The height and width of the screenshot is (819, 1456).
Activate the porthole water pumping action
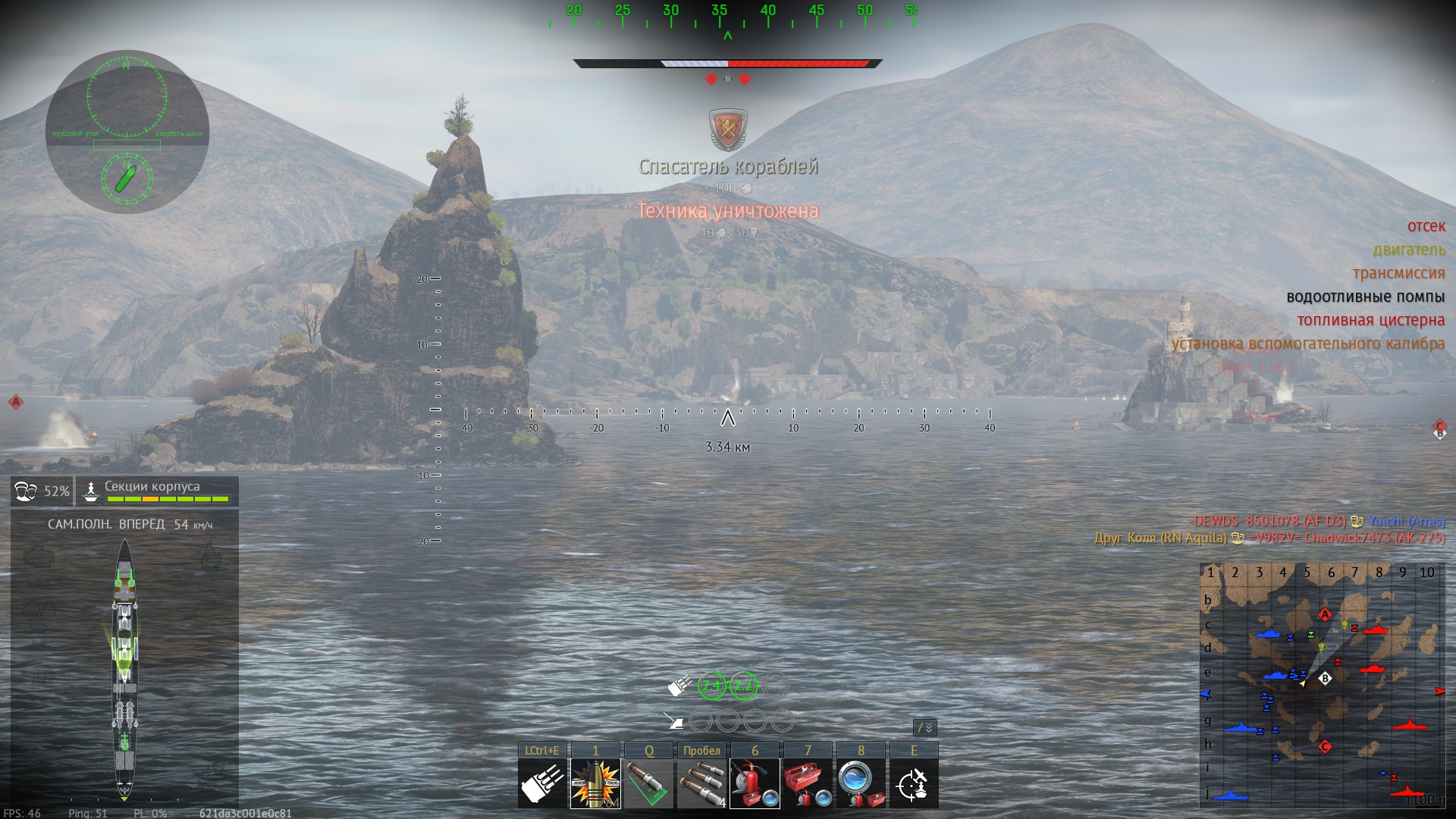(861, 784)
